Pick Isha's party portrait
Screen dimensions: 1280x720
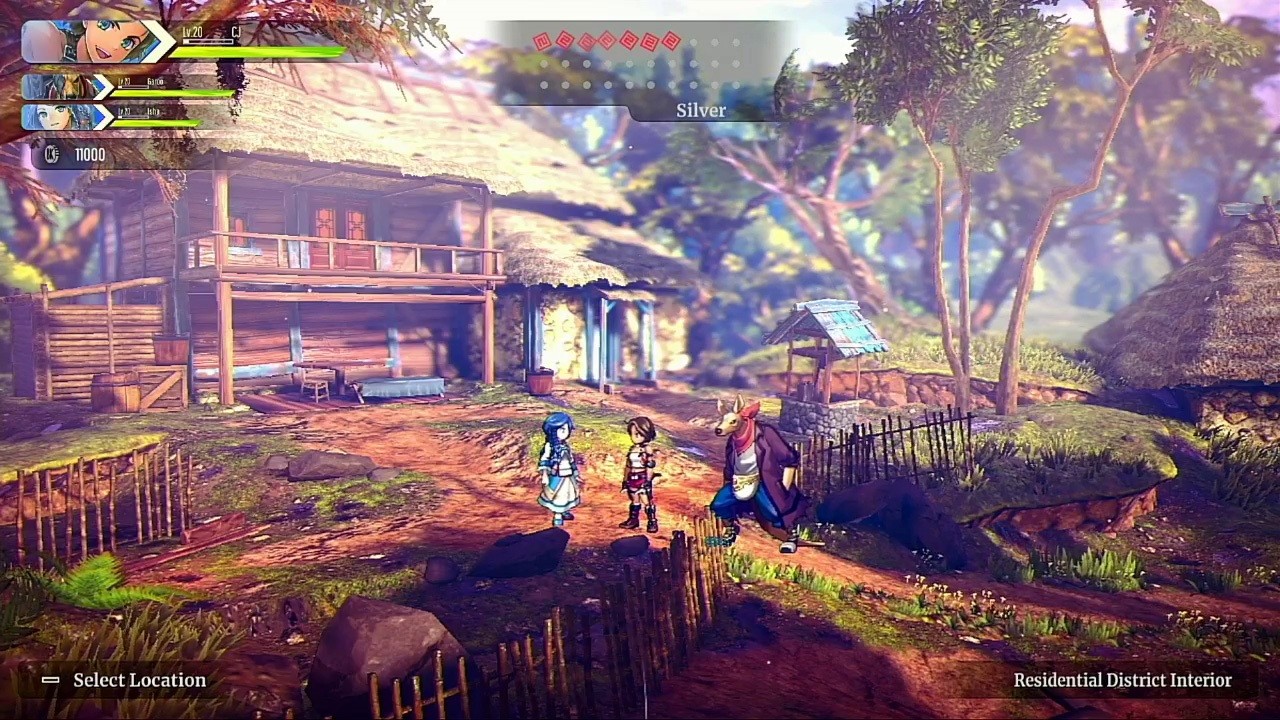pyautogui.click(x=58, y=117)
